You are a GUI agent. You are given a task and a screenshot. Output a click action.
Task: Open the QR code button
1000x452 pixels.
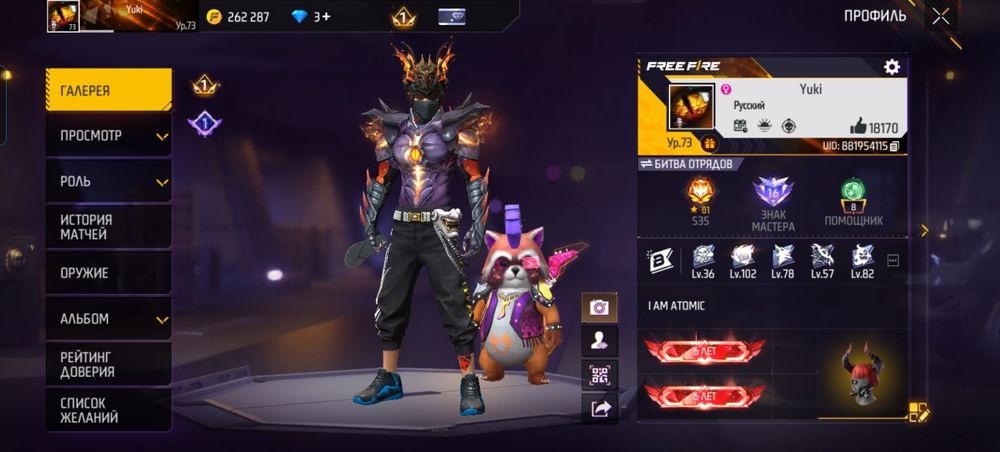click(x=599, y=375)
